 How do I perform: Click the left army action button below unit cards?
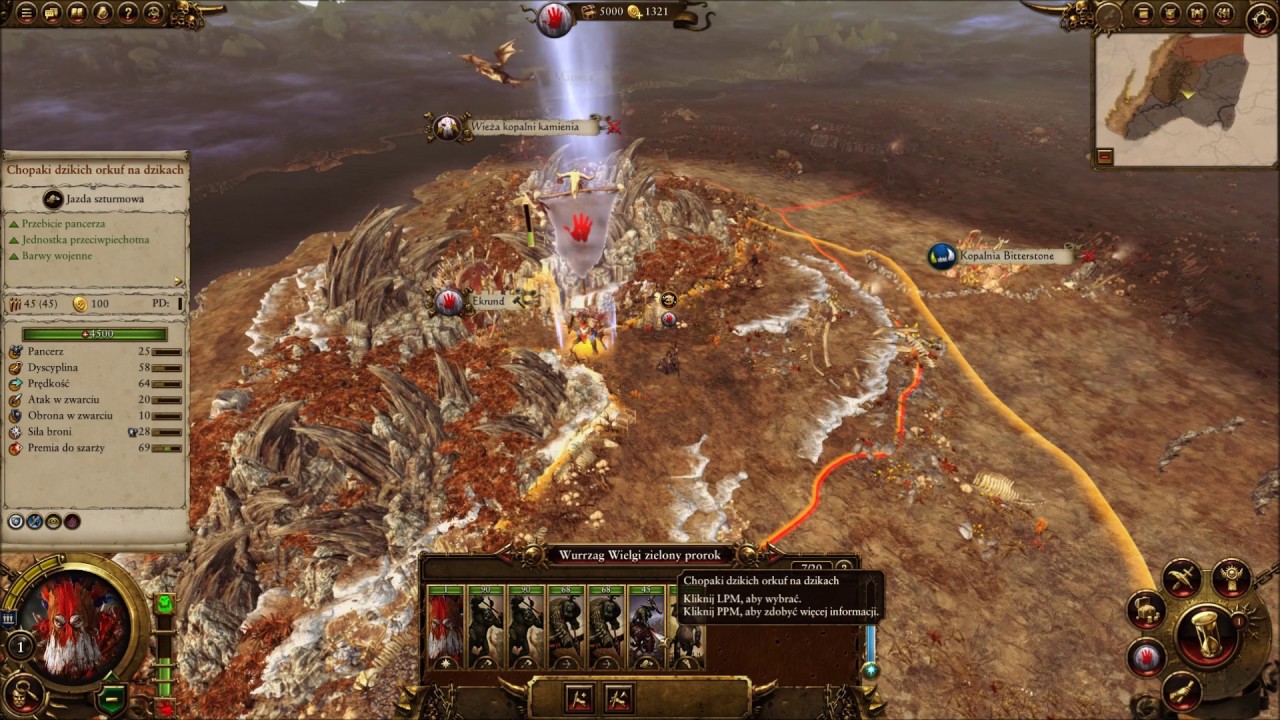(578, 696)
